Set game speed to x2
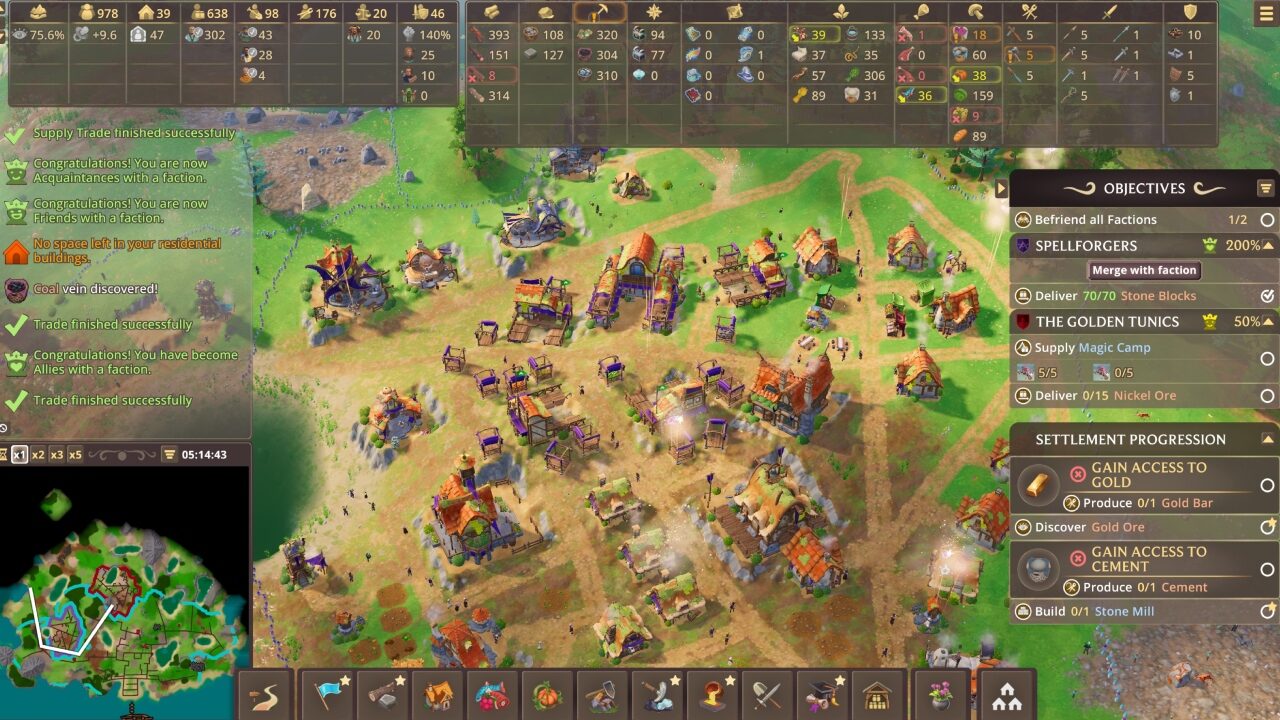 (39, 455)
